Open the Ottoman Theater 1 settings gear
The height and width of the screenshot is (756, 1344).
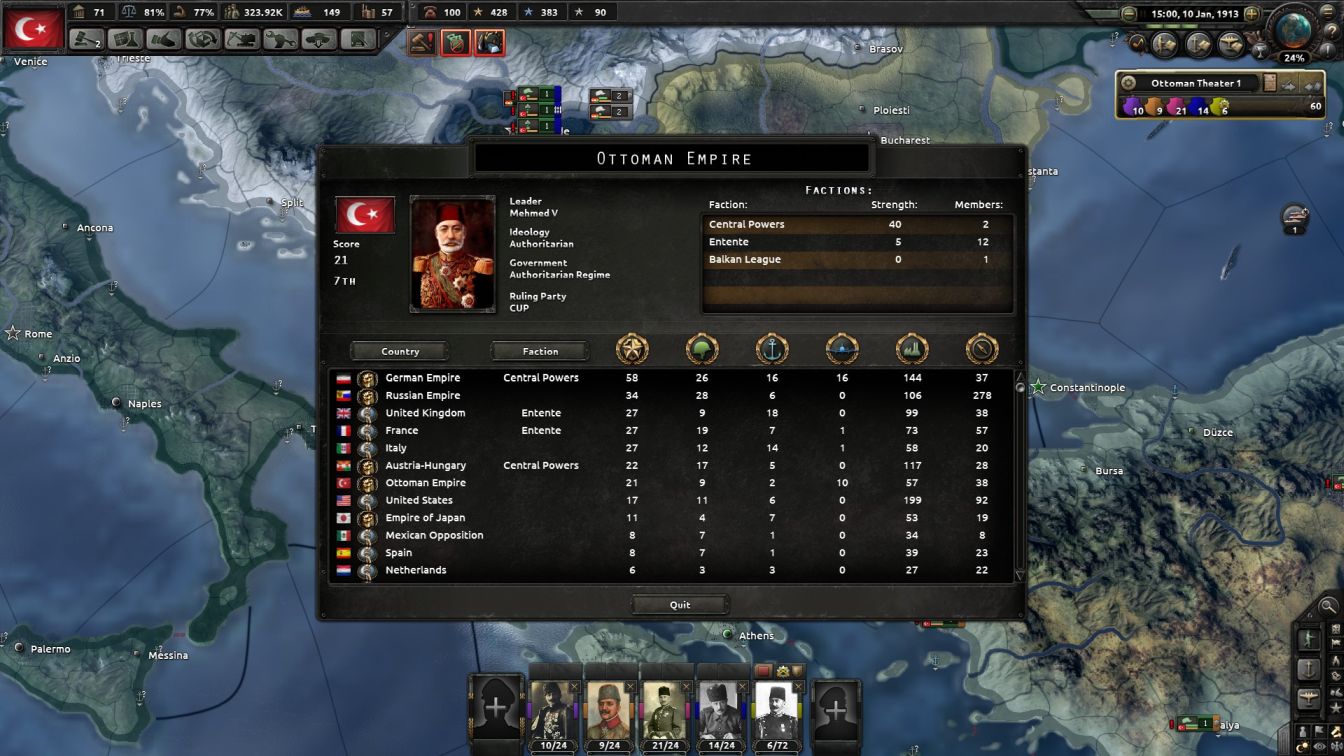pos(1126,84)
